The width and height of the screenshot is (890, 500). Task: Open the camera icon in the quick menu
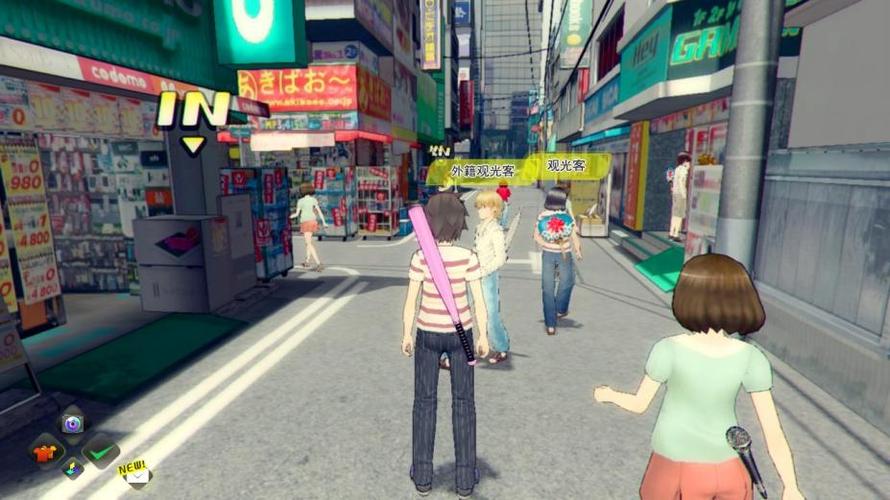point(71,423)
